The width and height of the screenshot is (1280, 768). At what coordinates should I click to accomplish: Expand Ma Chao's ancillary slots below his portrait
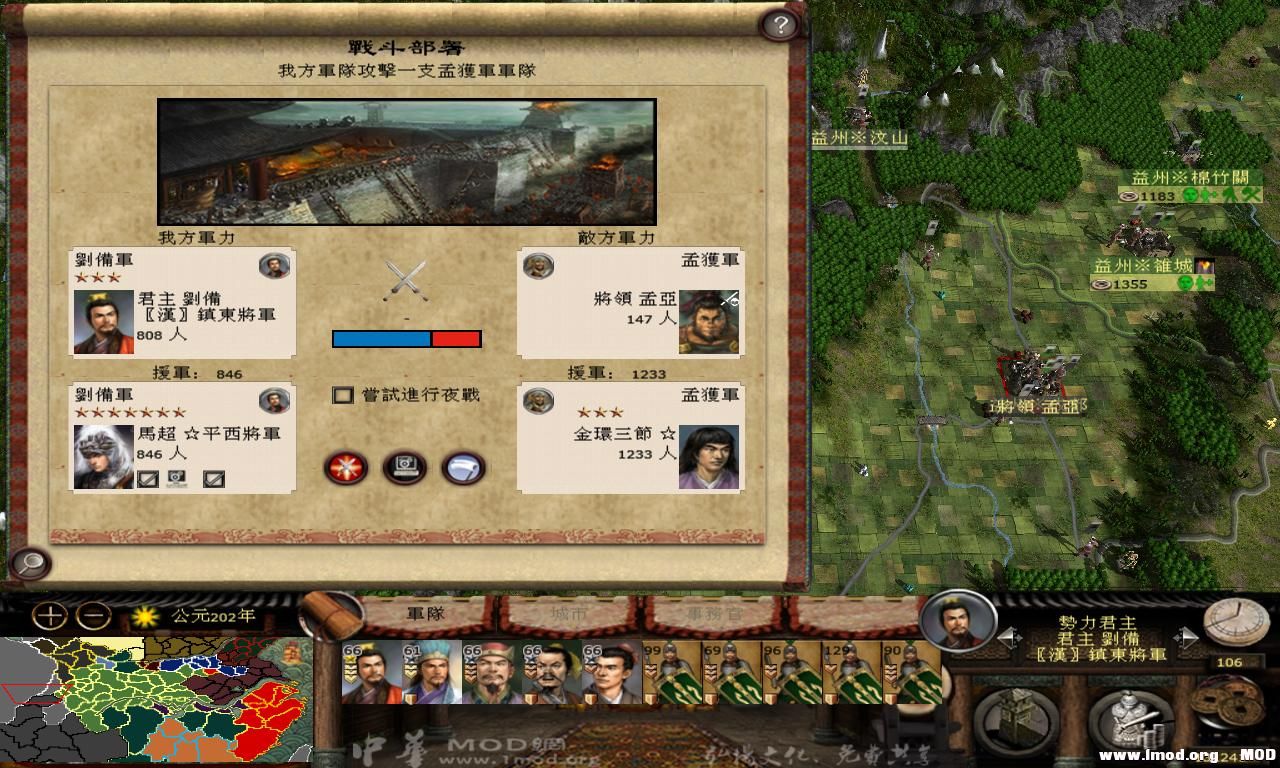(148, 478)
